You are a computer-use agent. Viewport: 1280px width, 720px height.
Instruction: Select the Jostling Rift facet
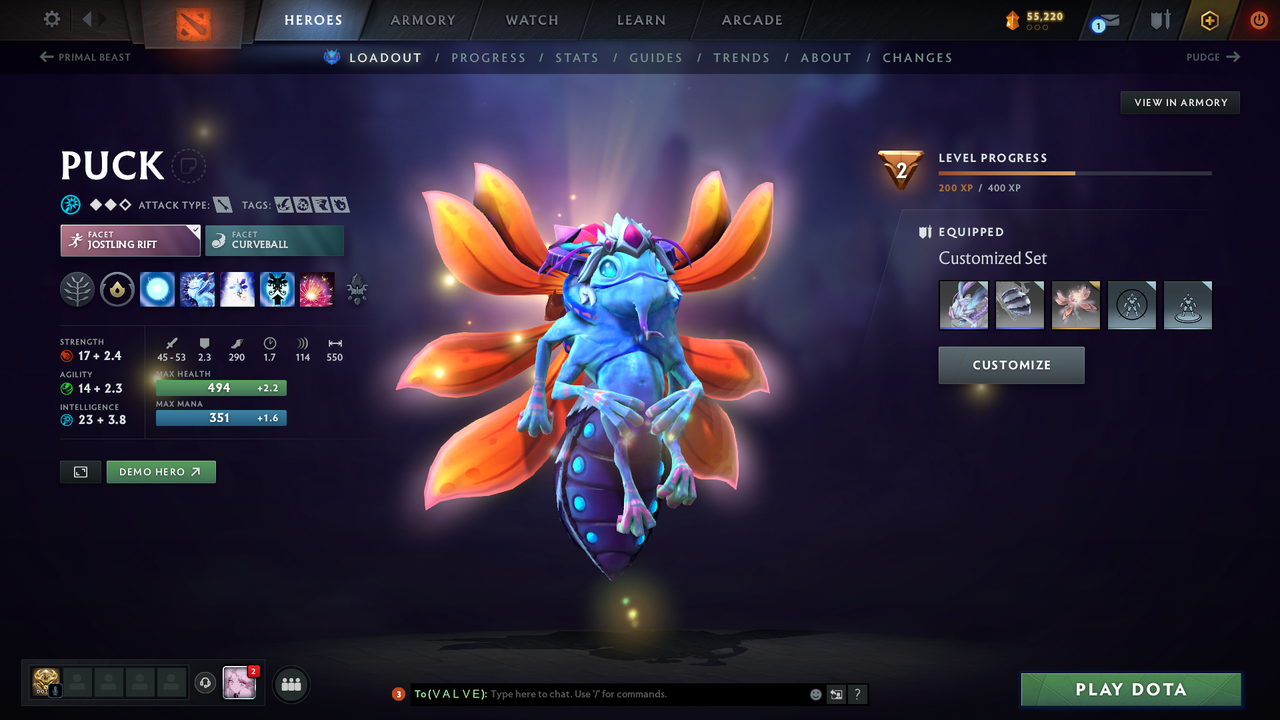(x=130, y=240)
